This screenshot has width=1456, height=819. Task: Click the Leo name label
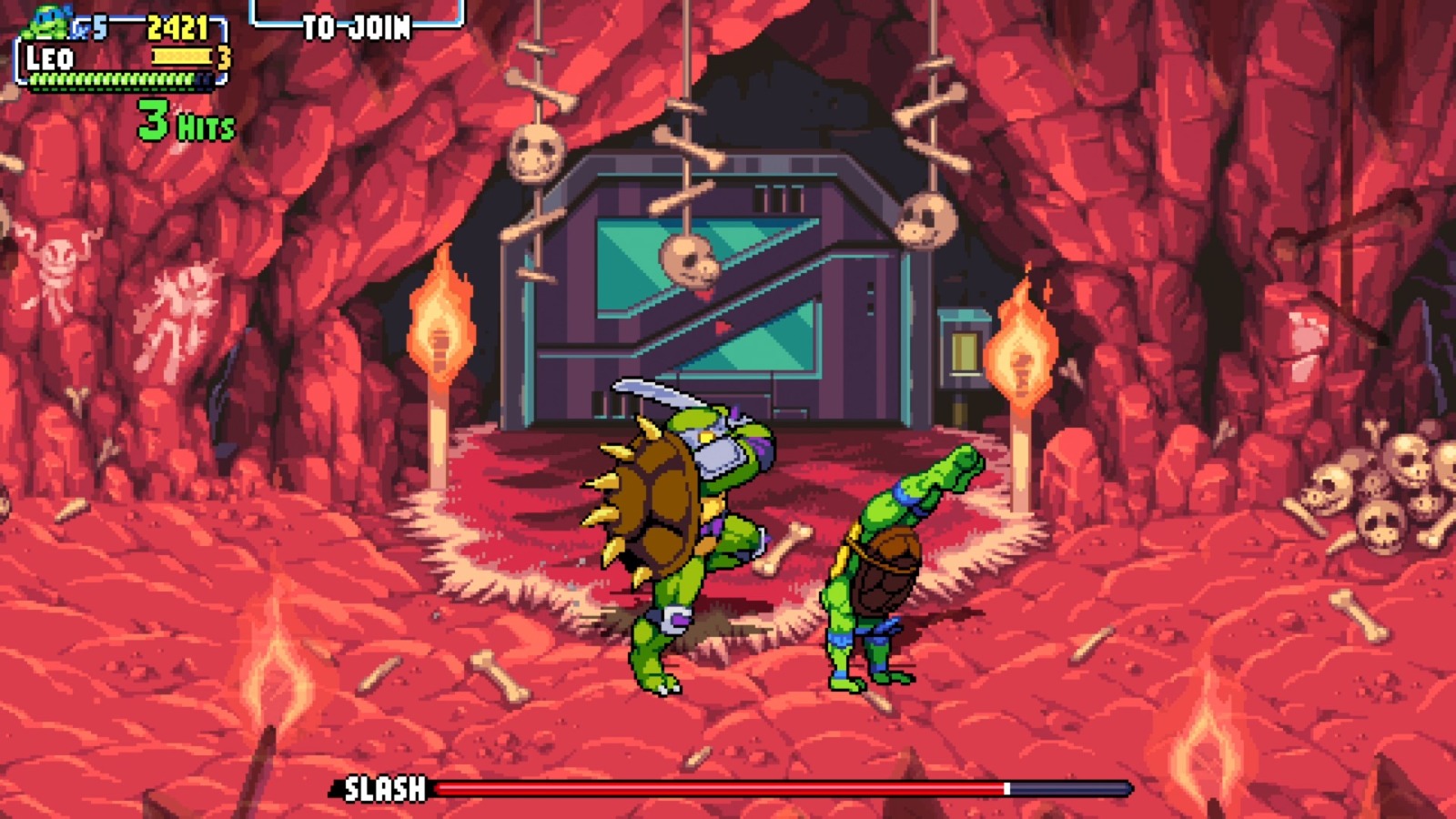[50, 58]
